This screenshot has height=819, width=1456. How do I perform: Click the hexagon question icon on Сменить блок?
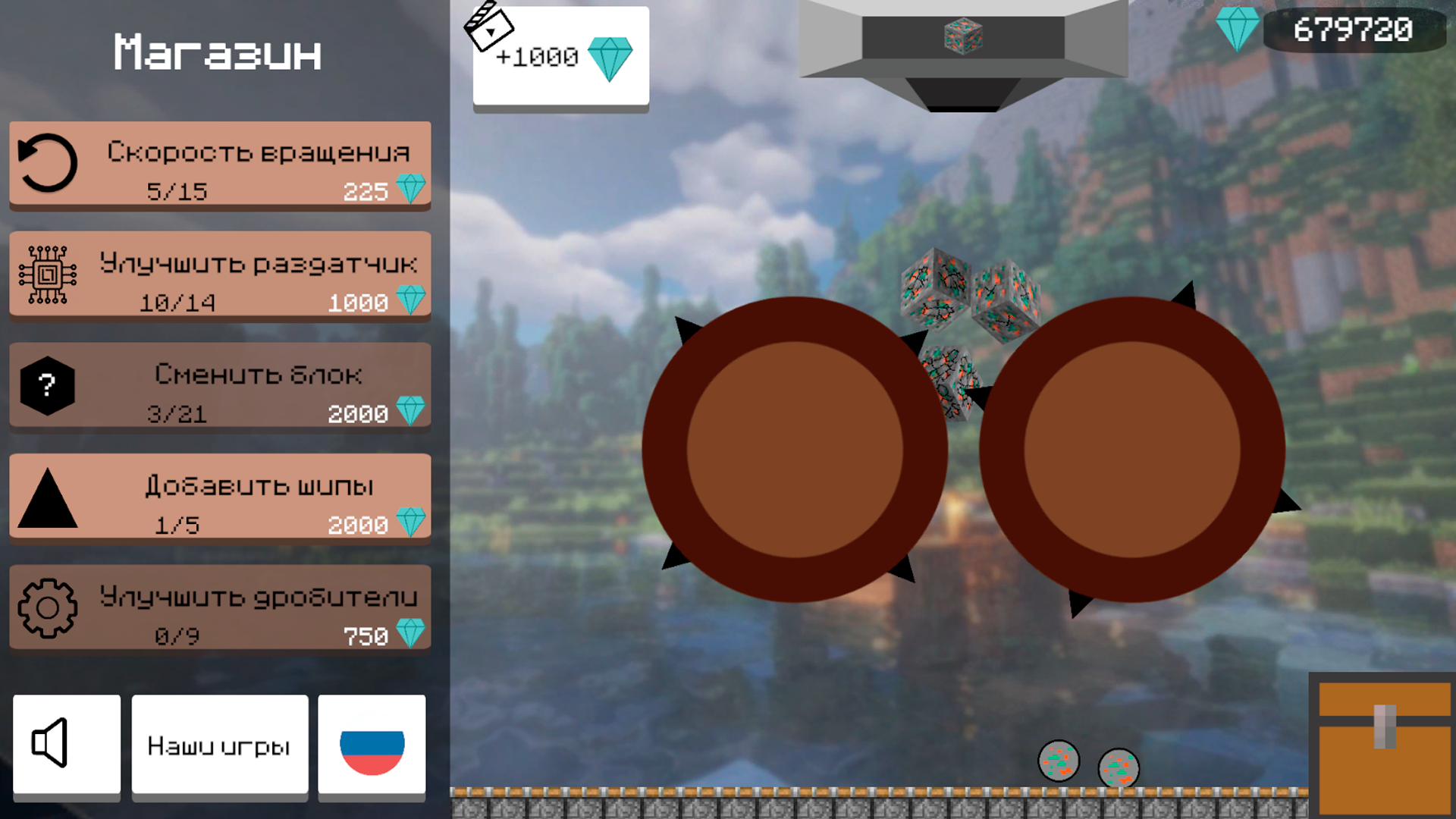point(48,385)
